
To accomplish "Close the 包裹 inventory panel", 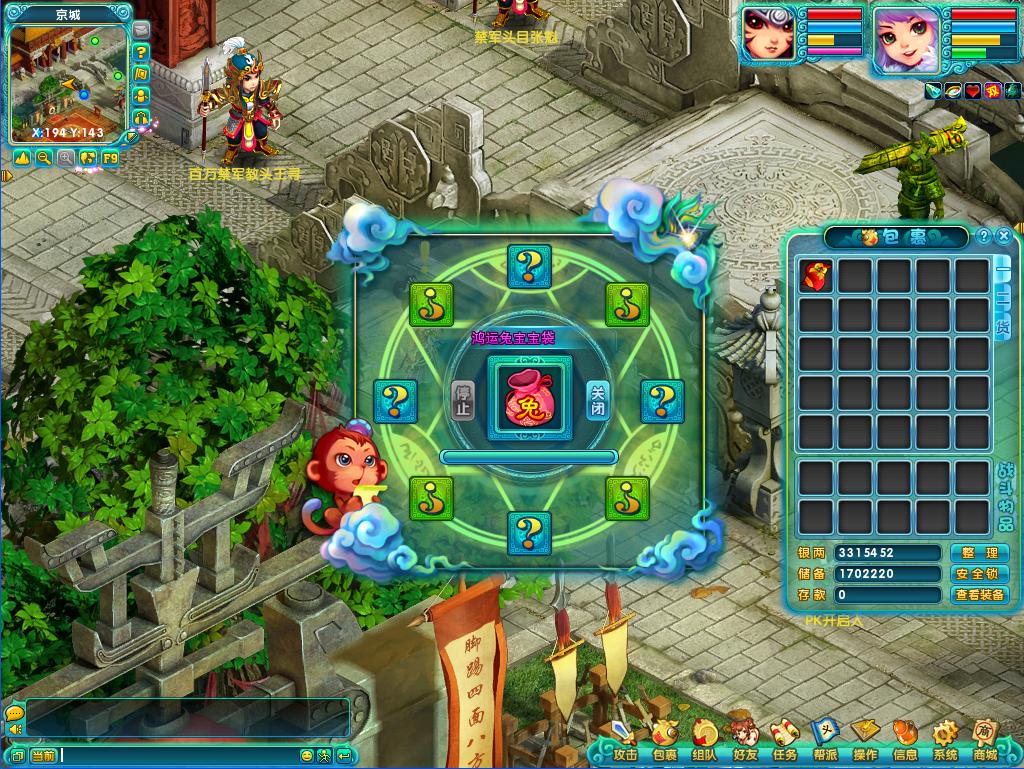I will [1003, 236].
